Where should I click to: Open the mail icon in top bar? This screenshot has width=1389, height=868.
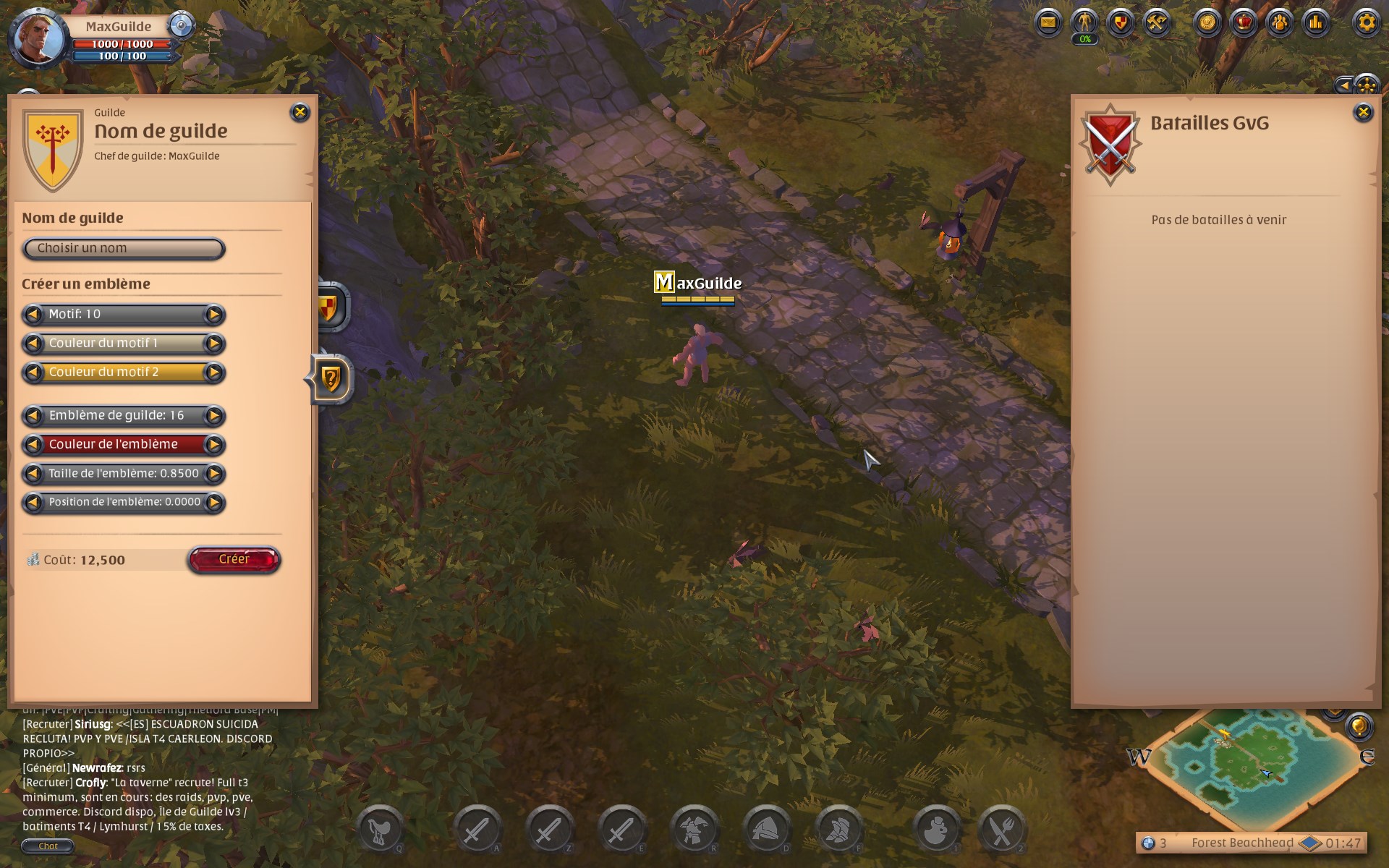click(1048, 22)
